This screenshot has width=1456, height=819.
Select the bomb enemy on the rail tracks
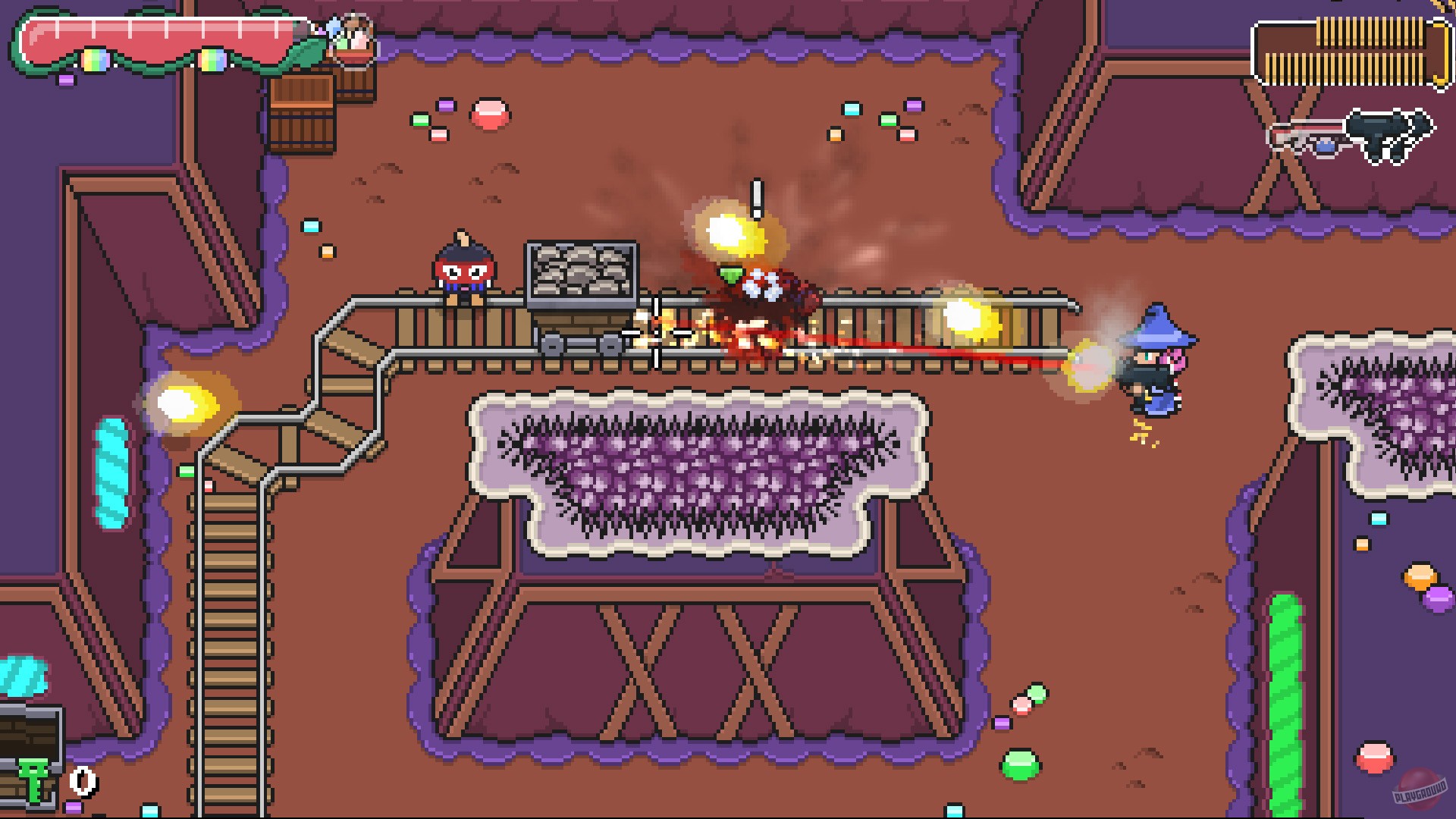463,269
